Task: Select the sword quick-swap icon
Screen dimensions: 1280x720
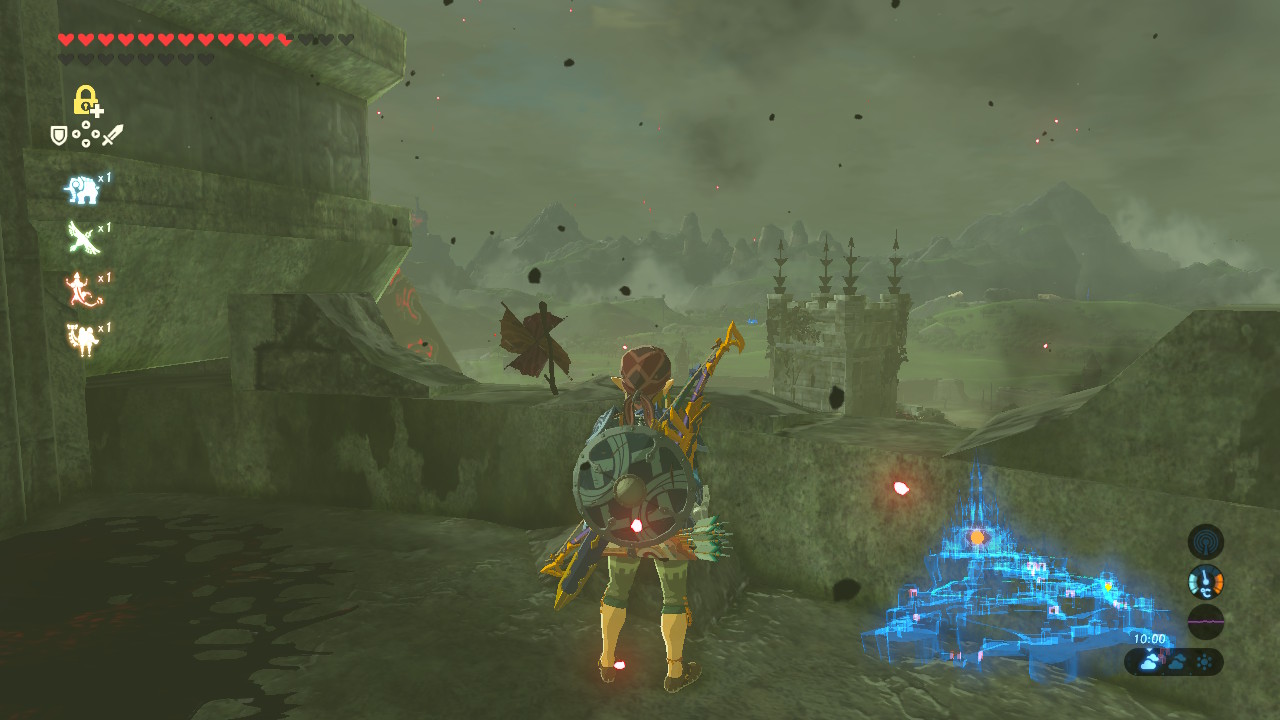Action: (x=112, y=135)
